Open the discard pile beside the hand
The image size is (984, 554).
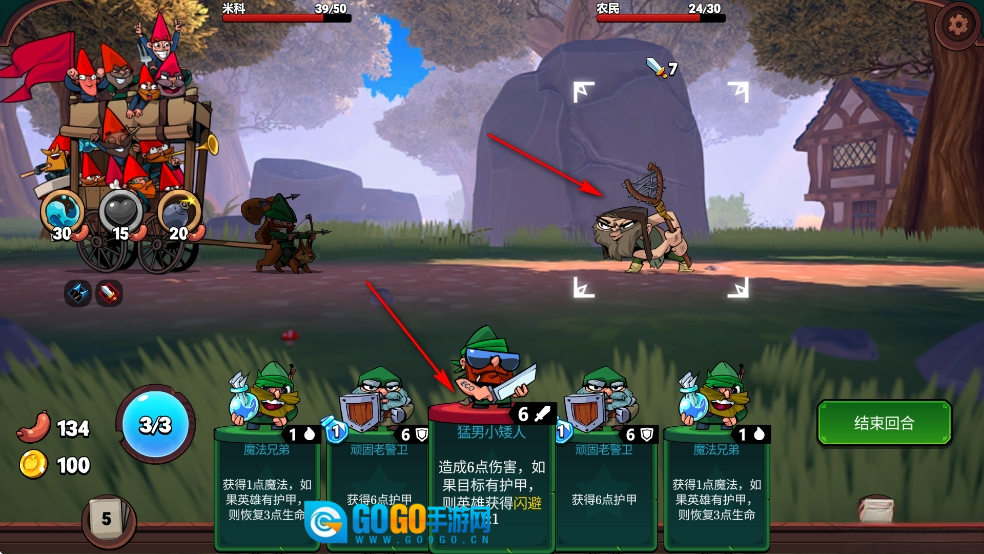(877, 509)
